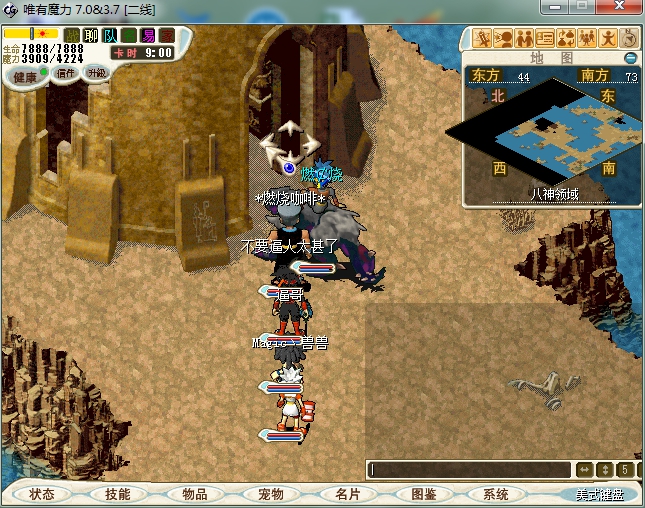
Task: Open the 宠物 pets menu
Action: point(271,494)
